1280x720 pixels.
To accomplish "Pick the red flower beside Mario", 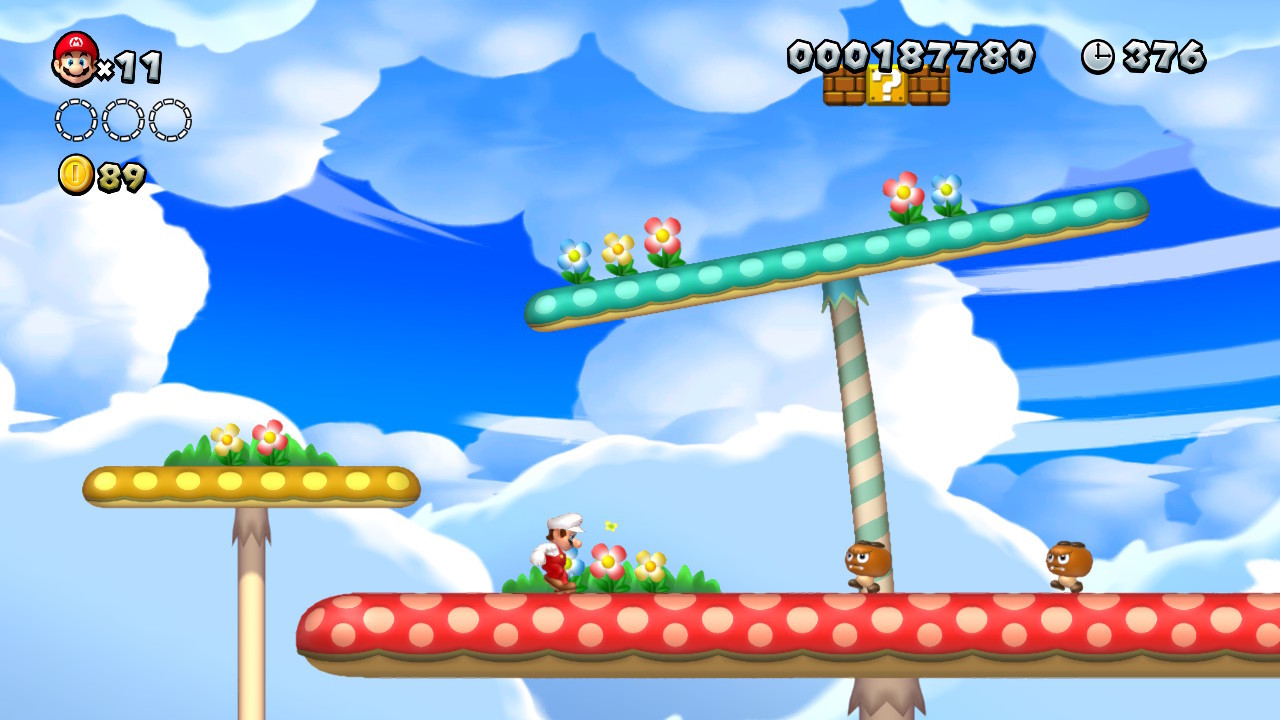I will 607,562.
